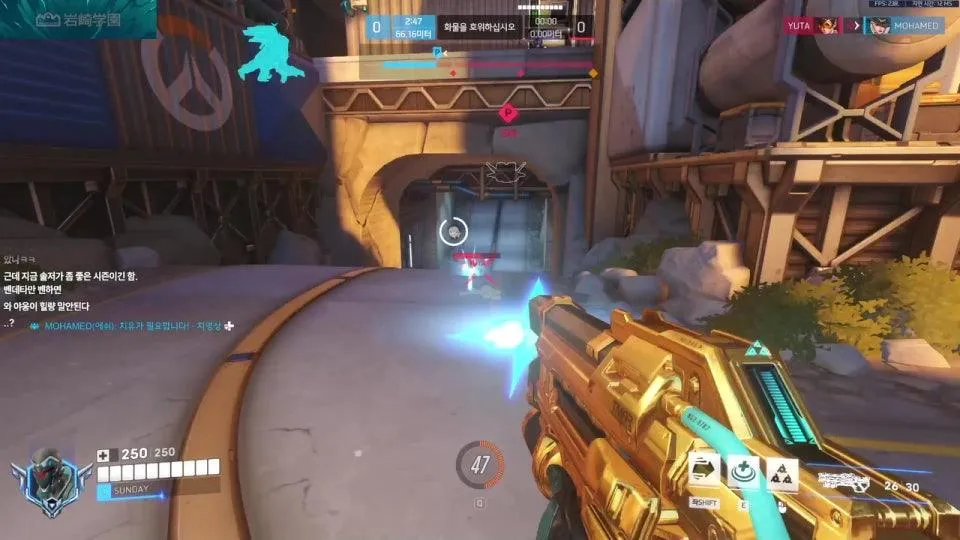Fire the Helix Rockets ability icon

pos(782,472)
